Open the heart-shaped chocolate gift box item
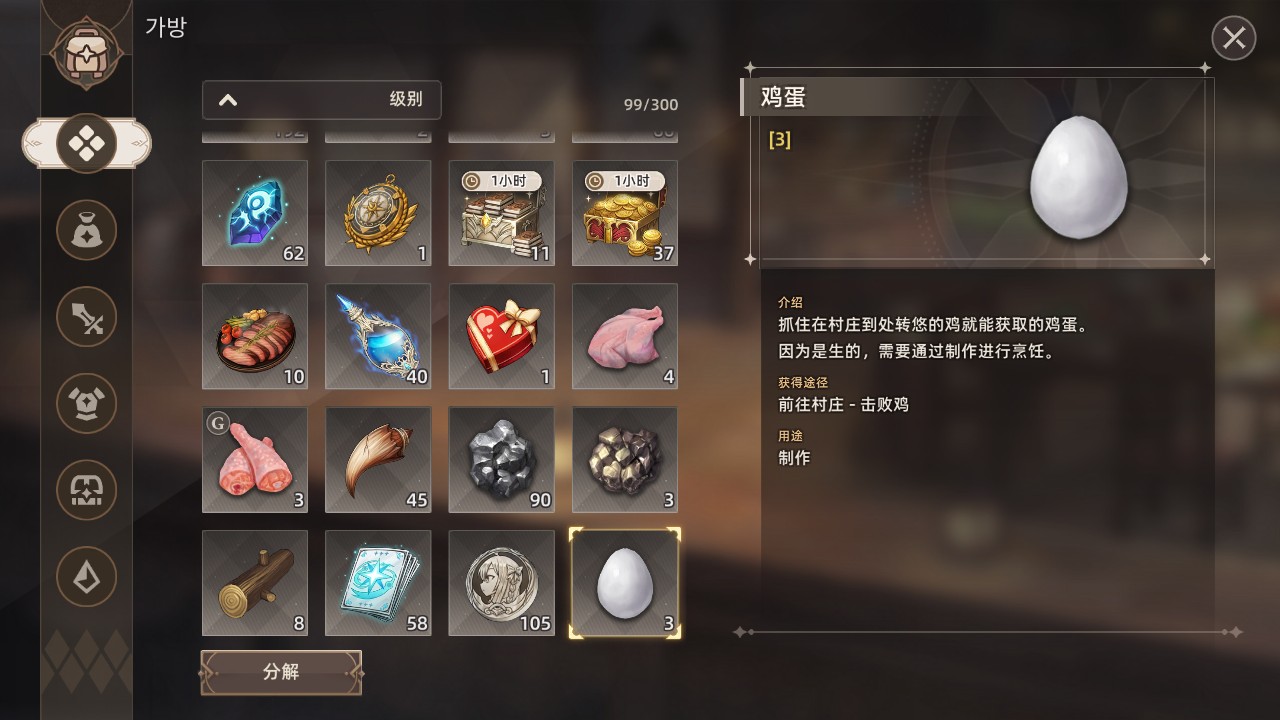The image size is (1280, 720). (501, 336)
